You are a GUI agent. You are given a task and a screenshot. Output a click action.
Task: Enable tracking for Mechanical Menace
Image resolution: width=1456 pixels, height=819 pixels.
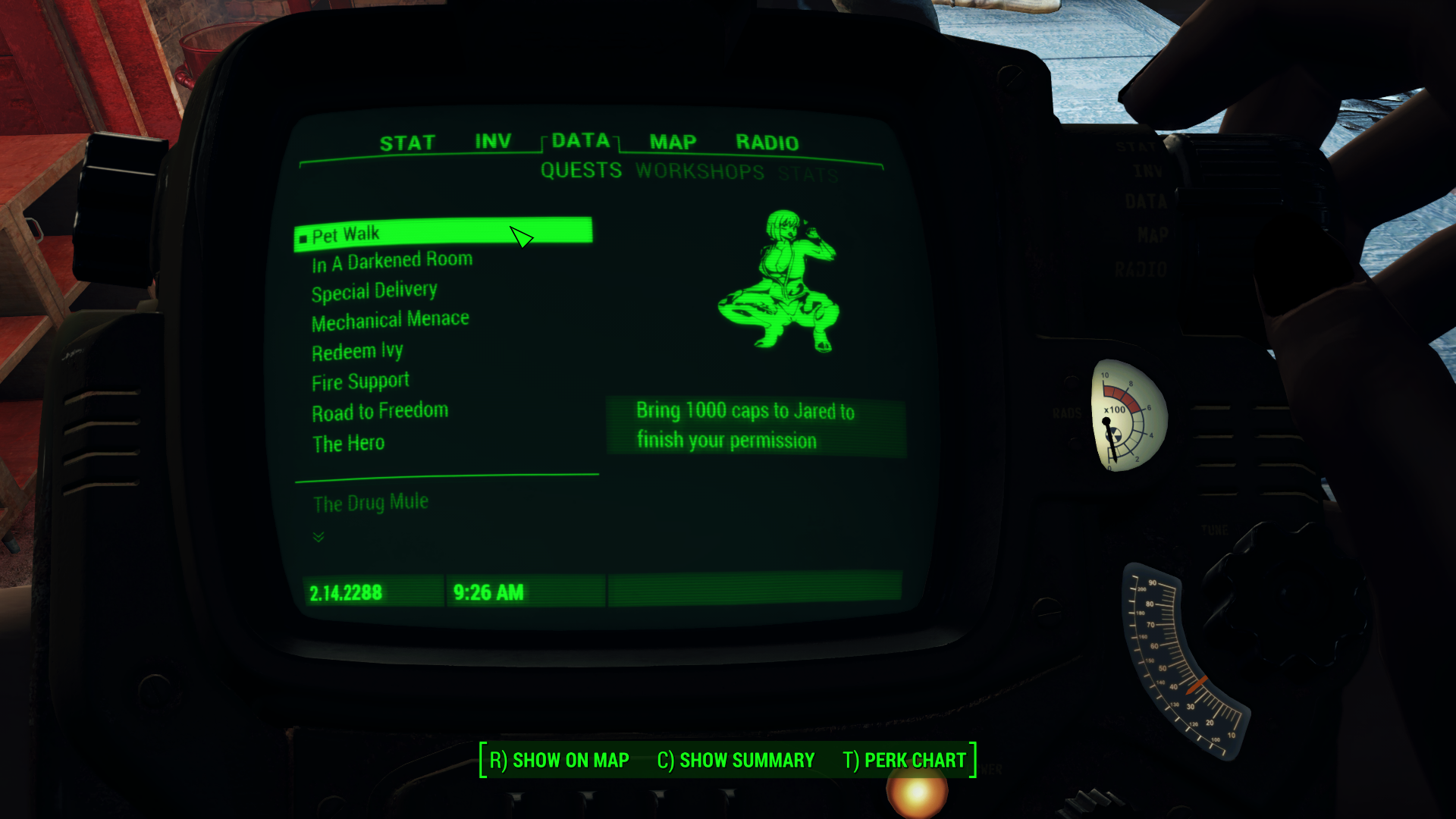pyautogui.click(x=390, y=318)
